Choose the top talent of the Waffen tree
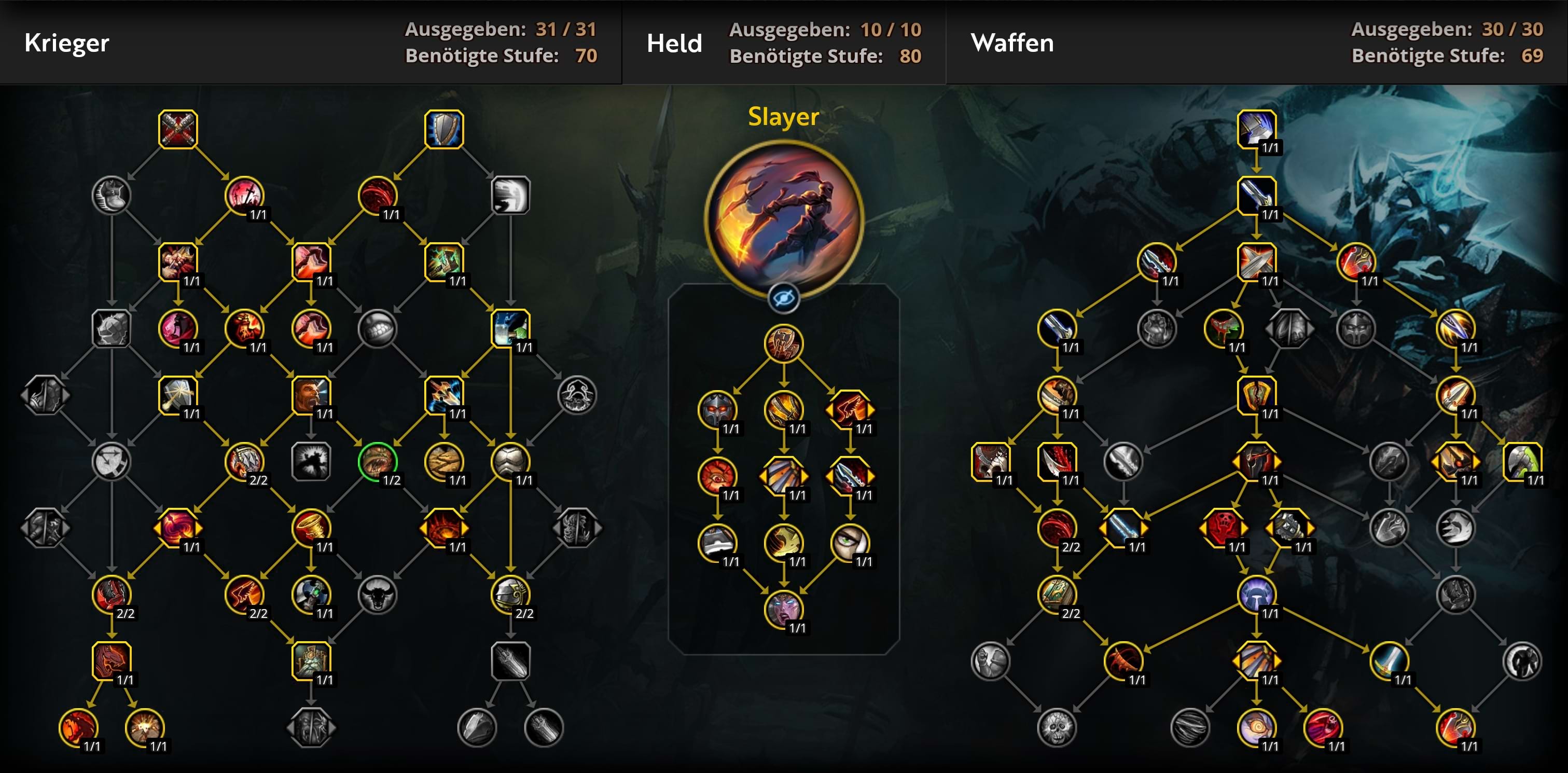Viewport: 1568px width, 773px height. point(1256,129)
